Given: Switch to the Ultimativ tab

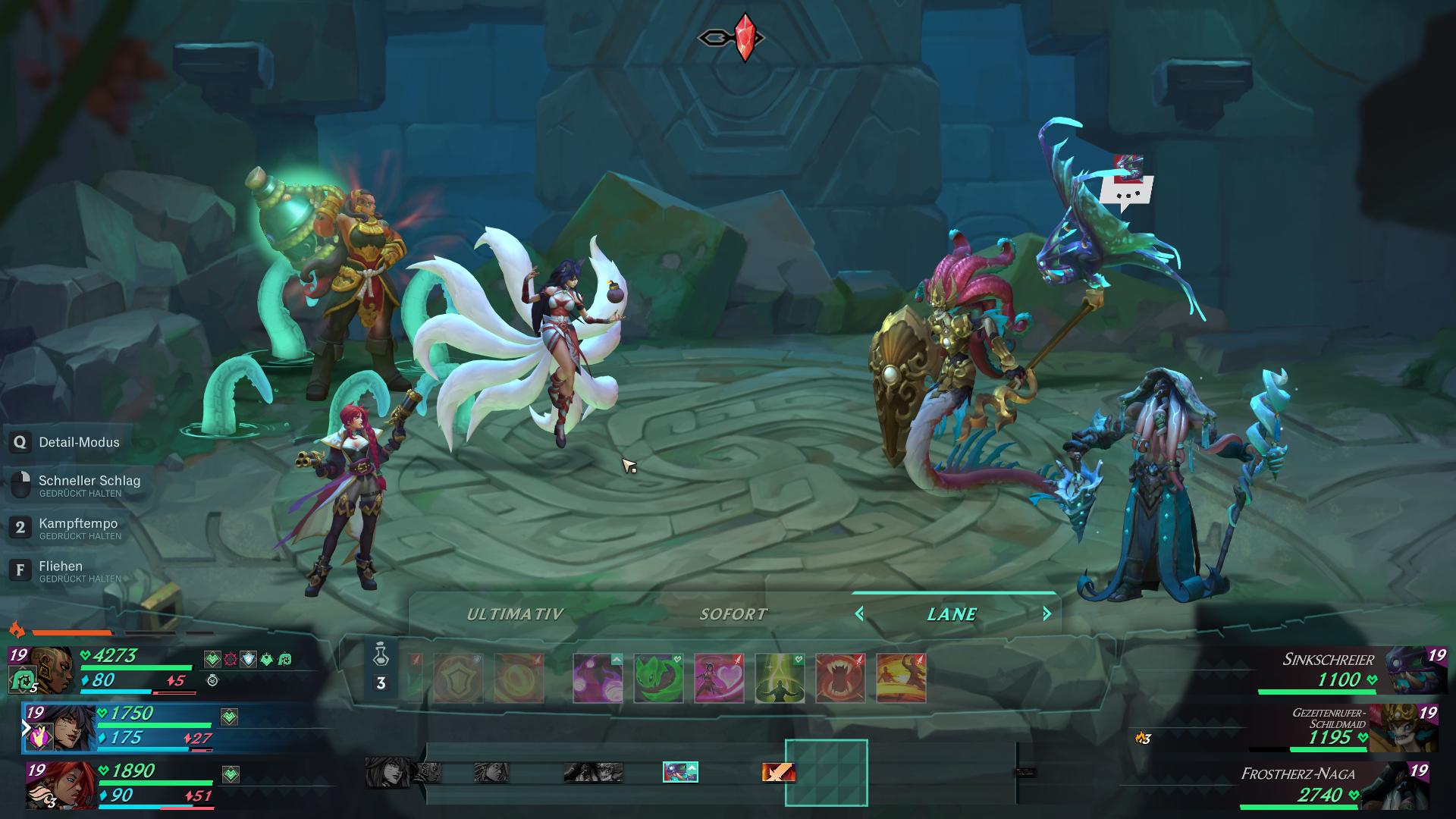Looking at the screenshot, I should click(516, 614).
